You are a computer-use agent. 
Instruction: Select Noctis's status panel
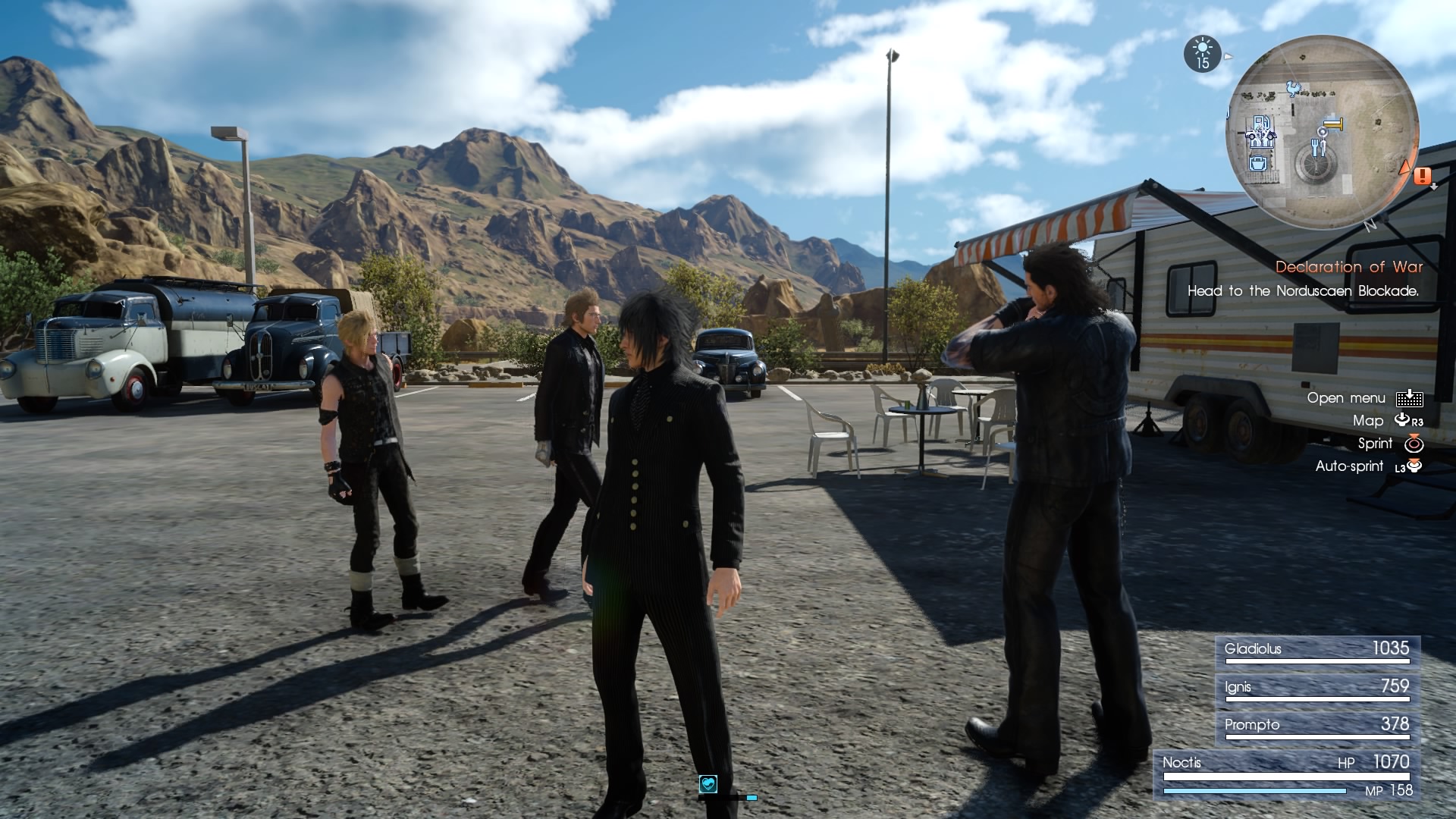(1286, 775)
